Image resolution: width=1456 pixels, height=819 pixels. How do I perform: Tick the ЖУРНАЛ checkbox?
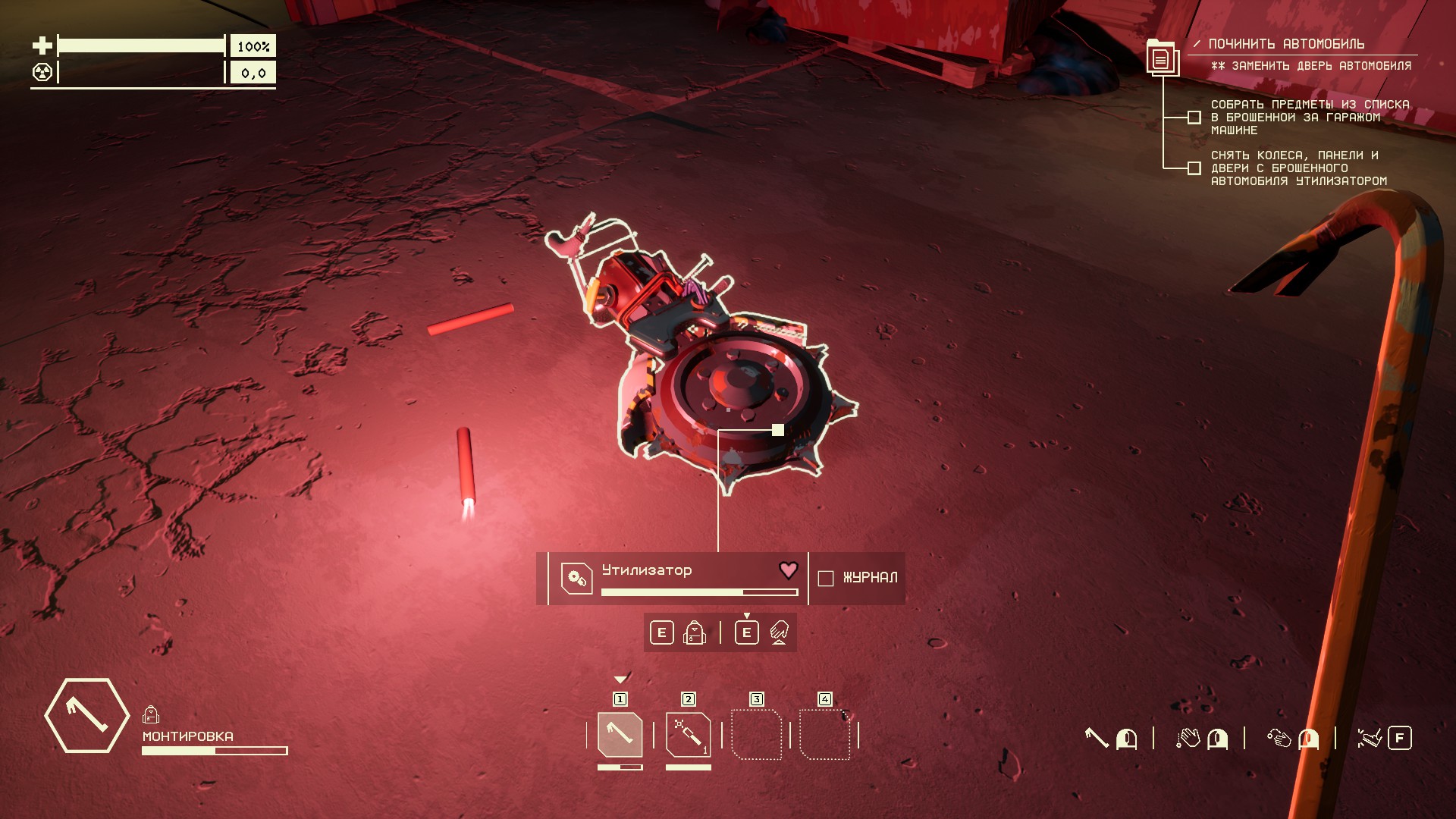point(826,578)
